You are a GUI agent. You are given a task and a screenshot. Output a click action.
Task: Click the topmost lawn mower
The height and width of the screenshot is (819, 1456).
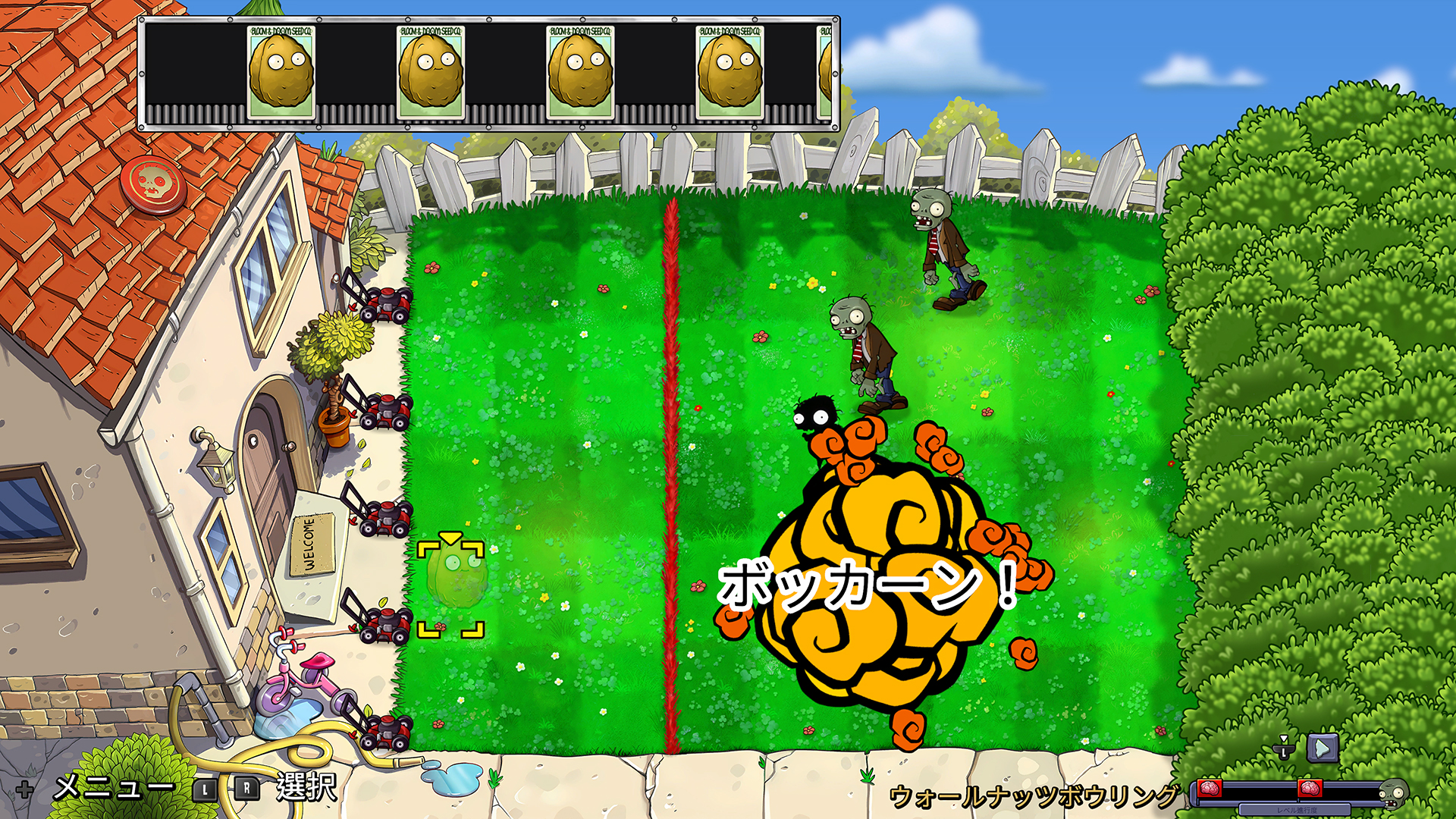[388, 306]
